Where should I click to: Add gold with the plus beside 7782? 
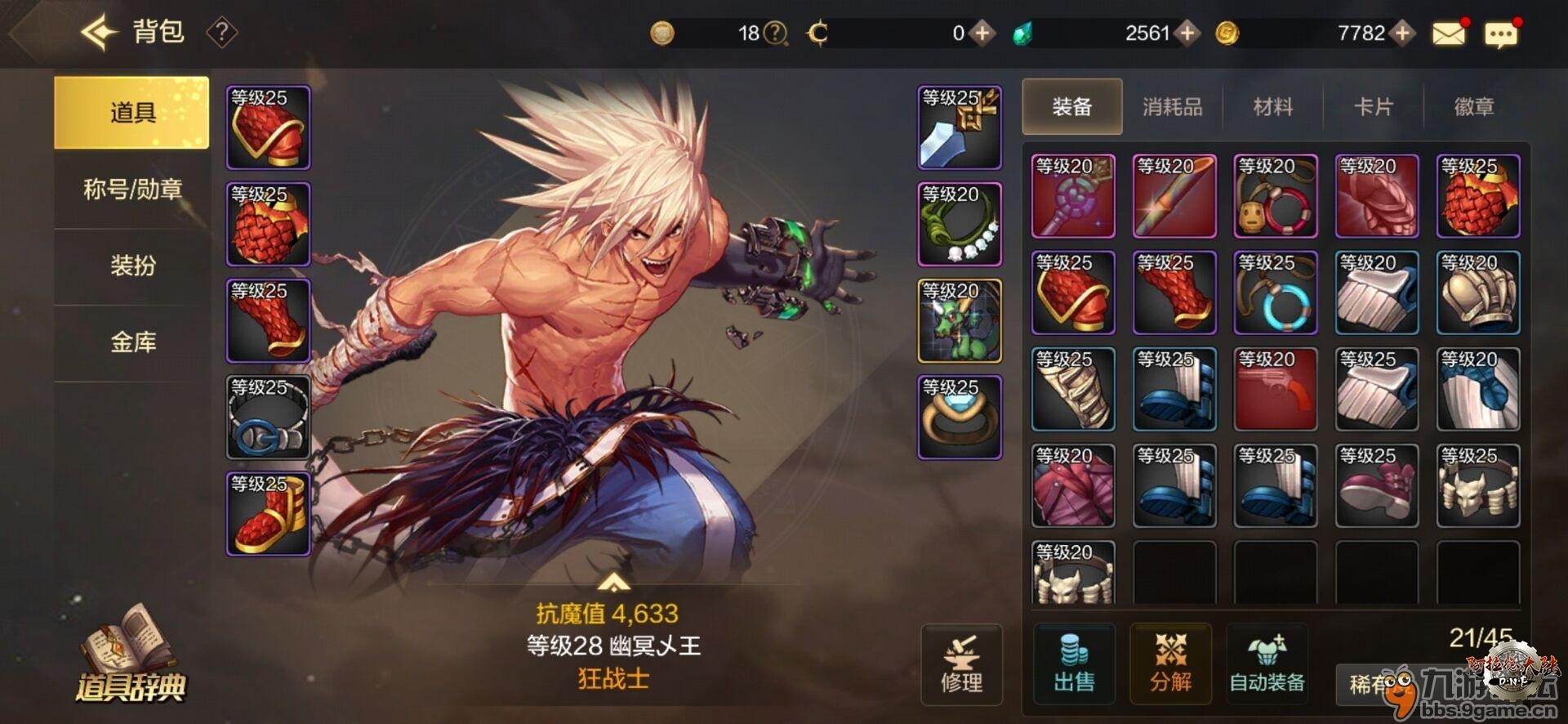pyautogui.click(x=1402, y=33)
